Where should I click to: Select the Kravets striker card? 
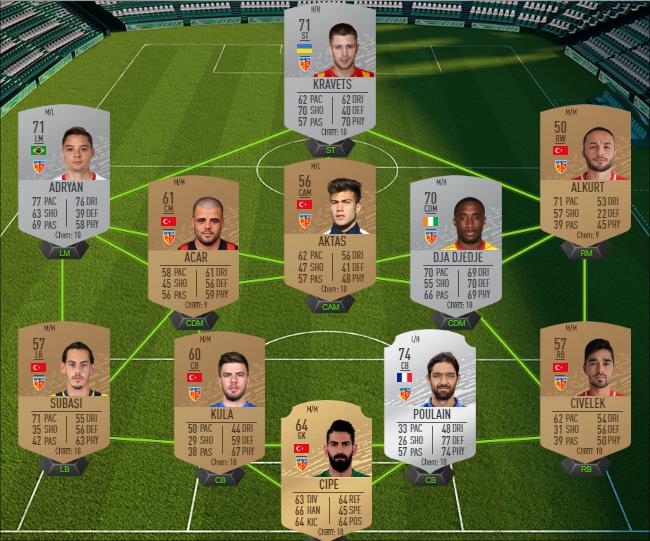(329, 75)
